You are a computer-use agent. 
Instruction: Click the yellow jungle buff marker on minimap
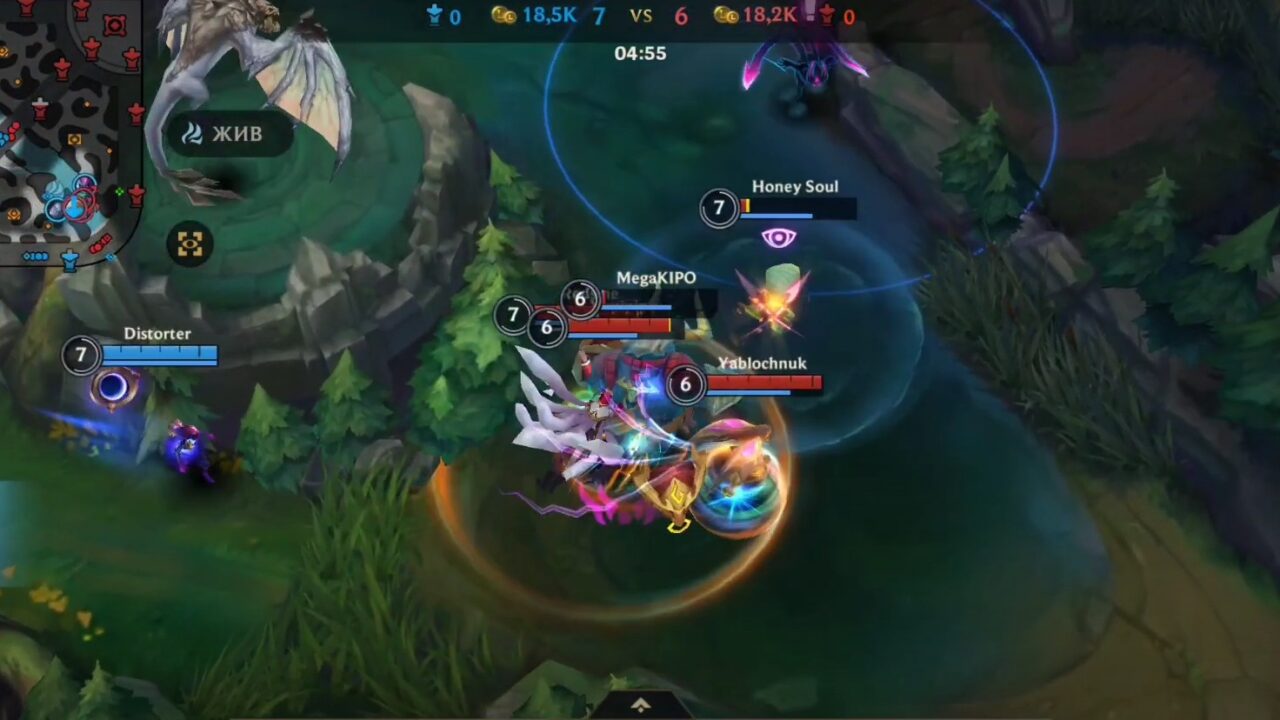[74, 138]
